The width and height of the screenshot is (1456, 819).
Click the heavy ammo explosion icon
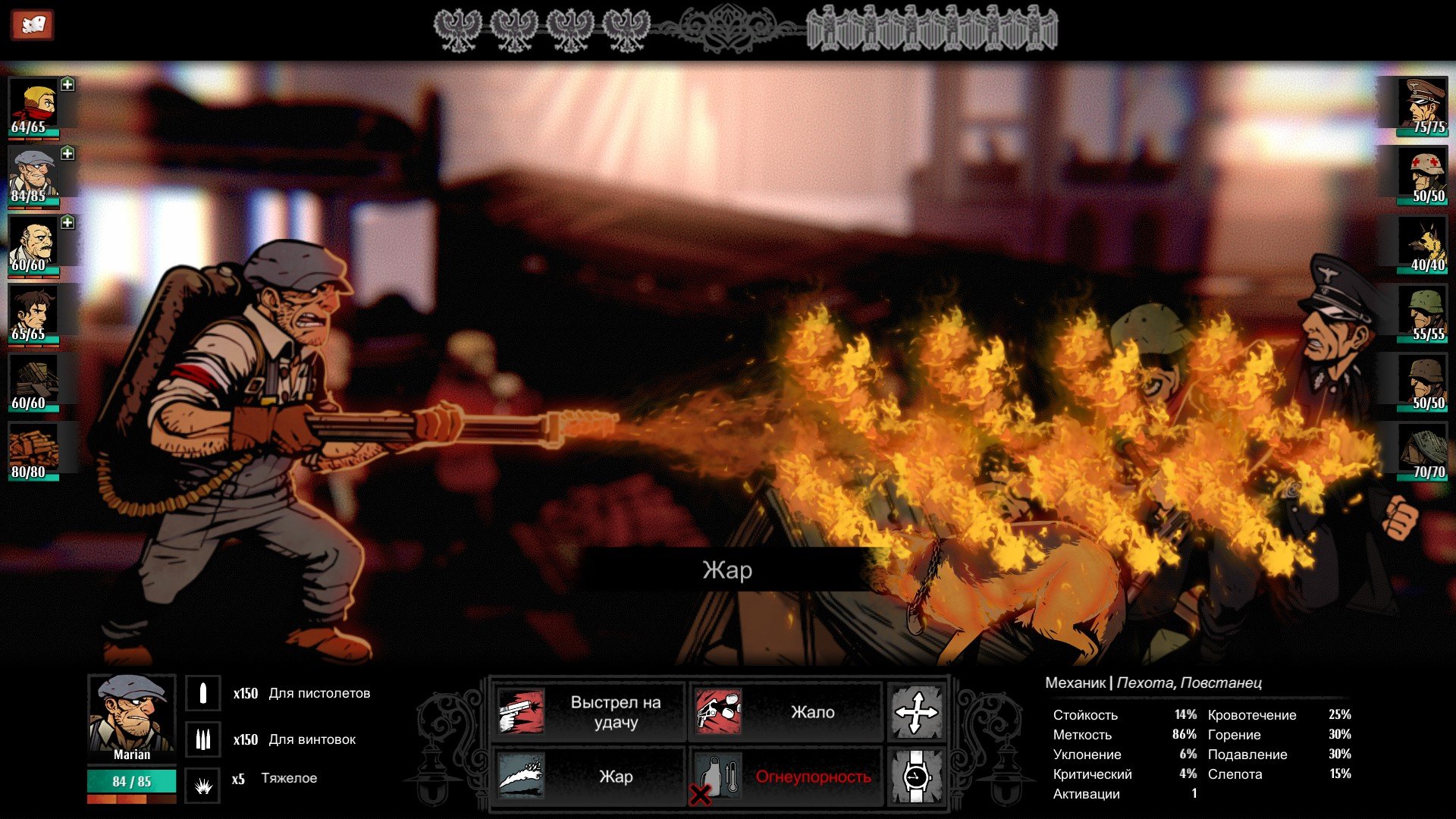[x=203, y=786]
